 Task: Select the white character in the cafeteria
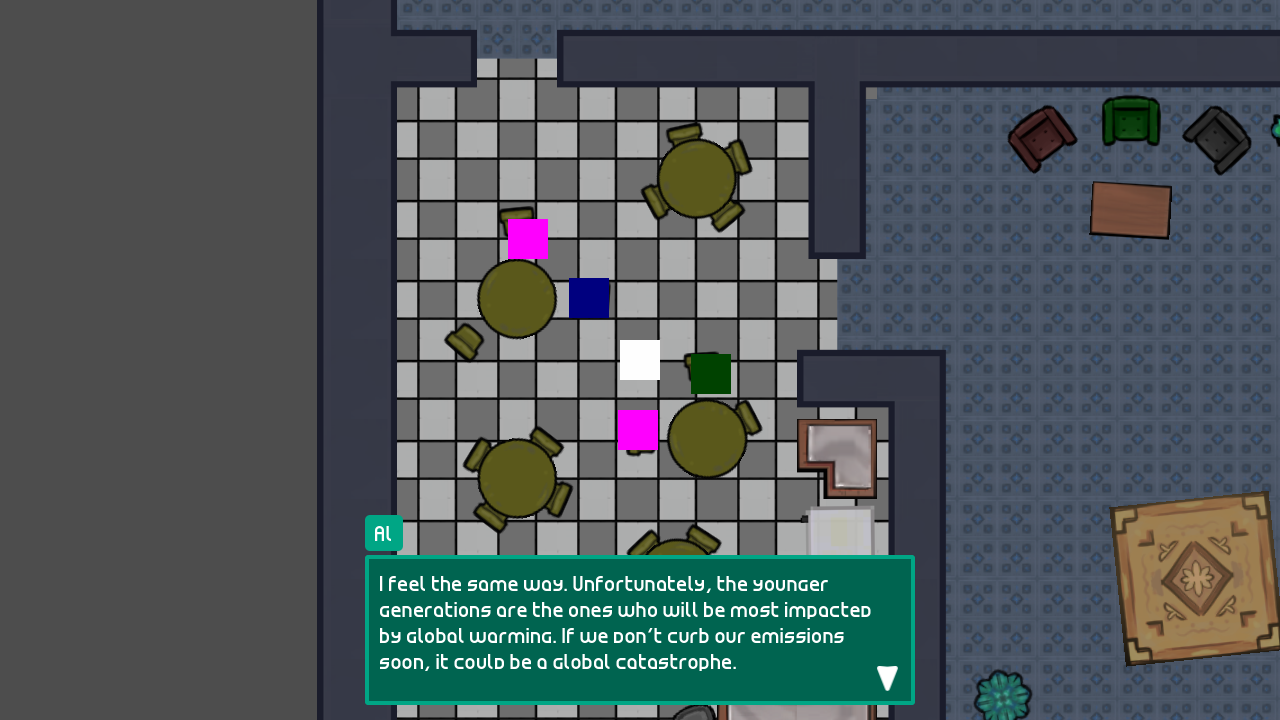(x=639, y=360)
